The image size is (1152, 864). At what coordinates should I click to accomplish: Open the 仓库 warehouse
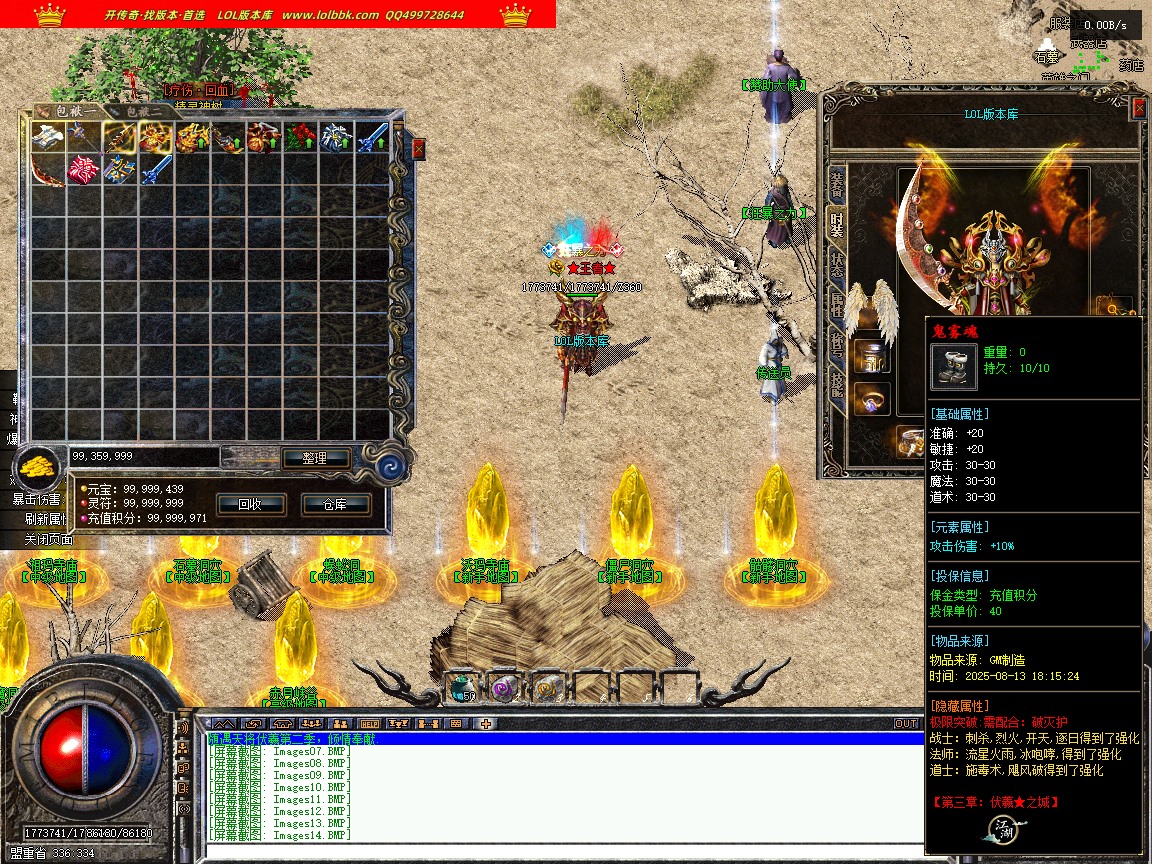pyautogui.click(x=335, y=504)
